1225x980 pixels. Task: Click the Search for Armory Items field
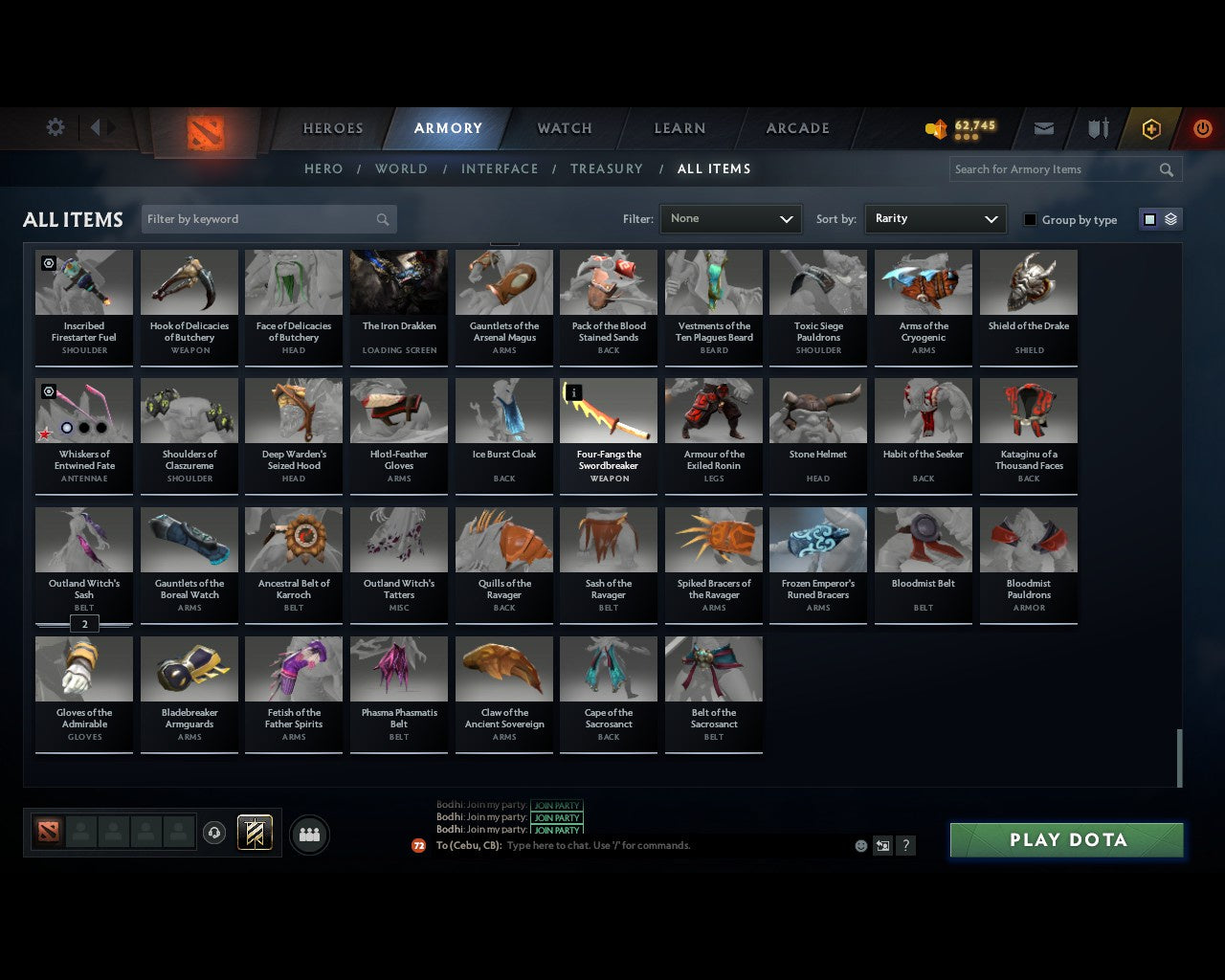pyautogui.click(x=1053, y=169)
